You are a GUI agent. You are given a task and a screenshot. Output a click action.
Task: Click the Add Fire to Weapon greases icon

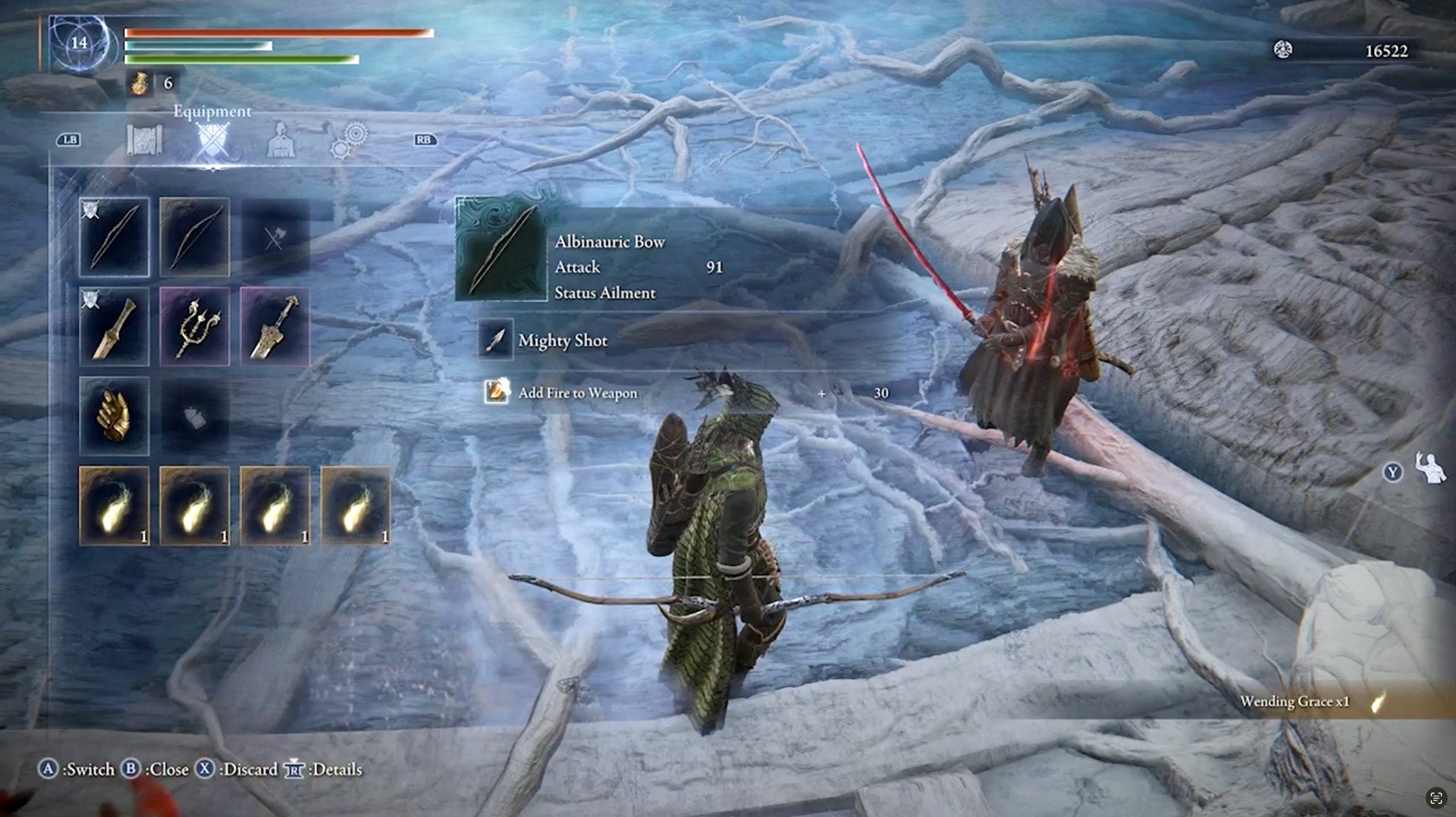pyautogui.click(x=498, y=393)
